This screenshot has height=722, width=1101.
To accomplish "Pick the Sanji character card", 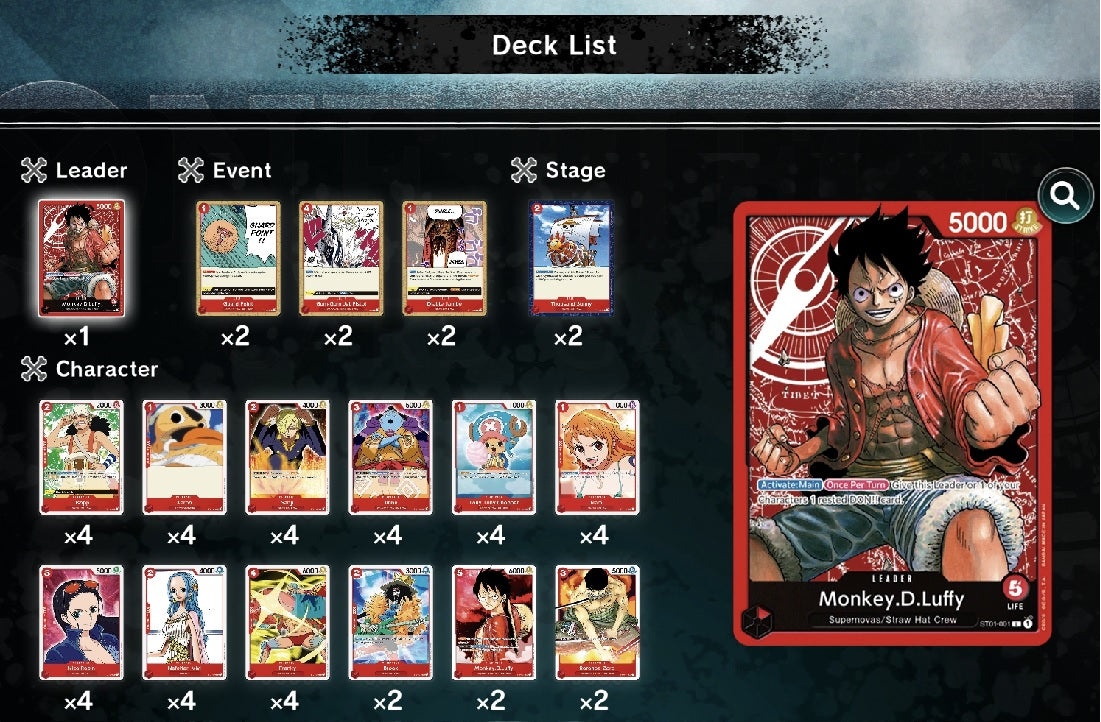I will [287, 457].
